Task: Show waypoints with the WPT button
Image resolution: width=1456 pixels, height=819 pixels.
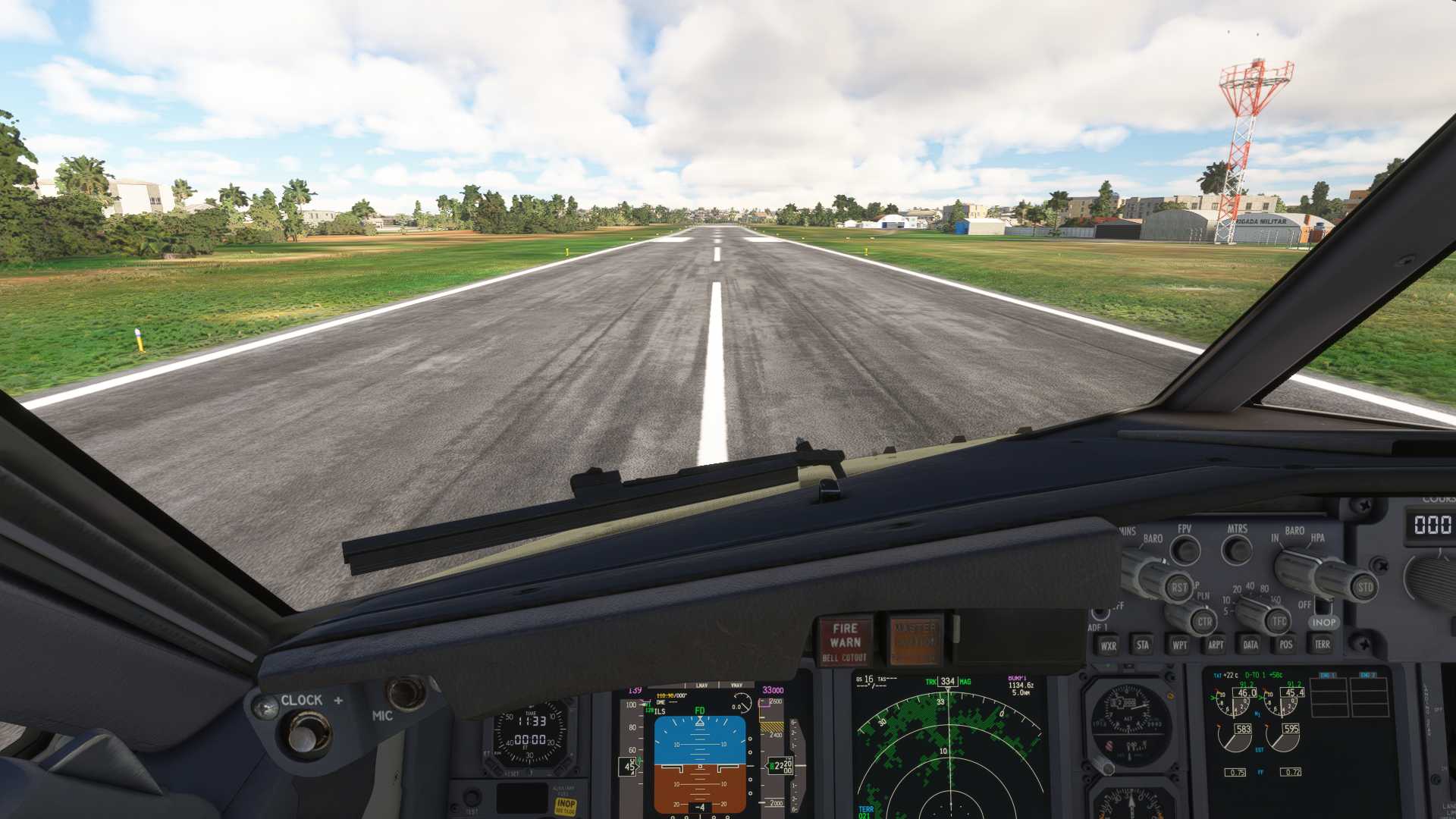Action: click(x=1181, y=645)
